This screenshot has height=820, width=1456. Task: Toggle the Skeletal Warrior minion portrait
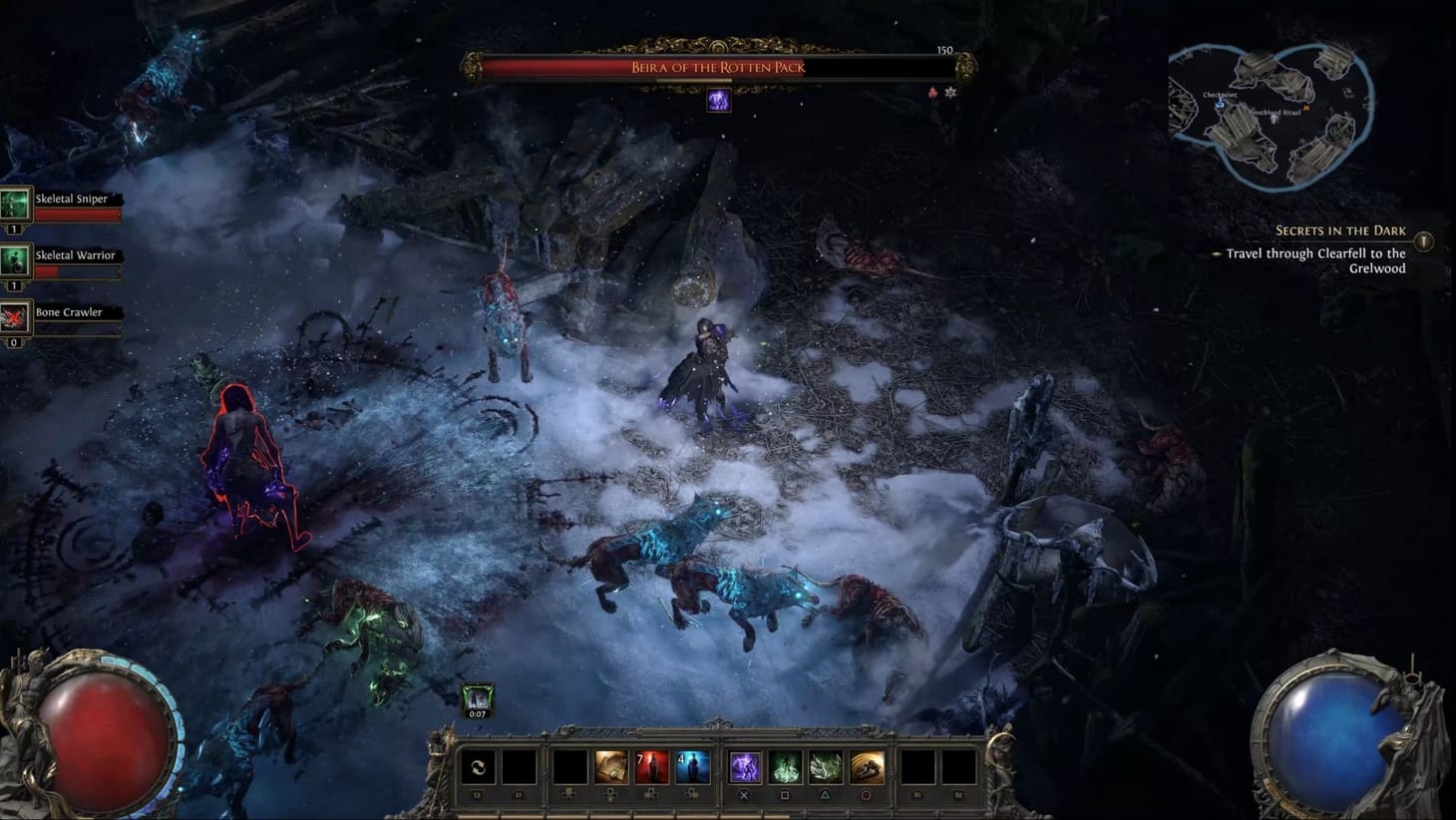[15, 262]
